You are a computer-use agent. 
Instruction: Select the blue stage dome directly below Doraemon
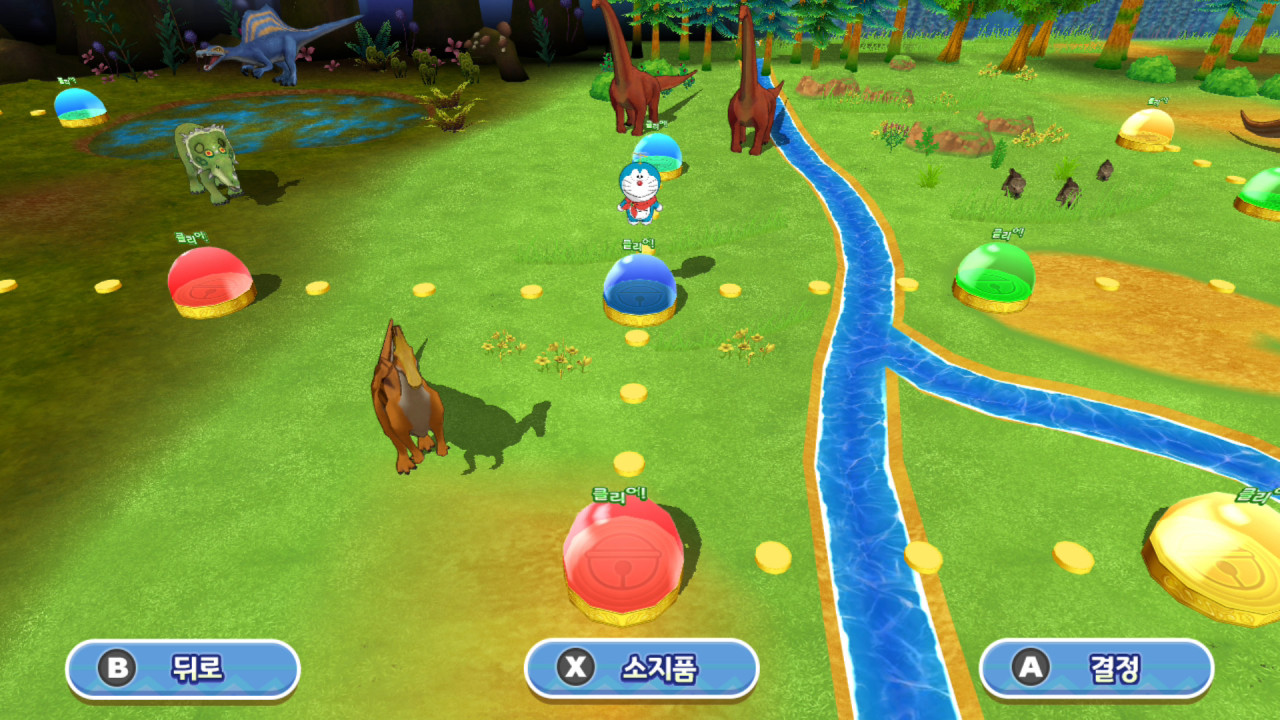coord(640,286)
